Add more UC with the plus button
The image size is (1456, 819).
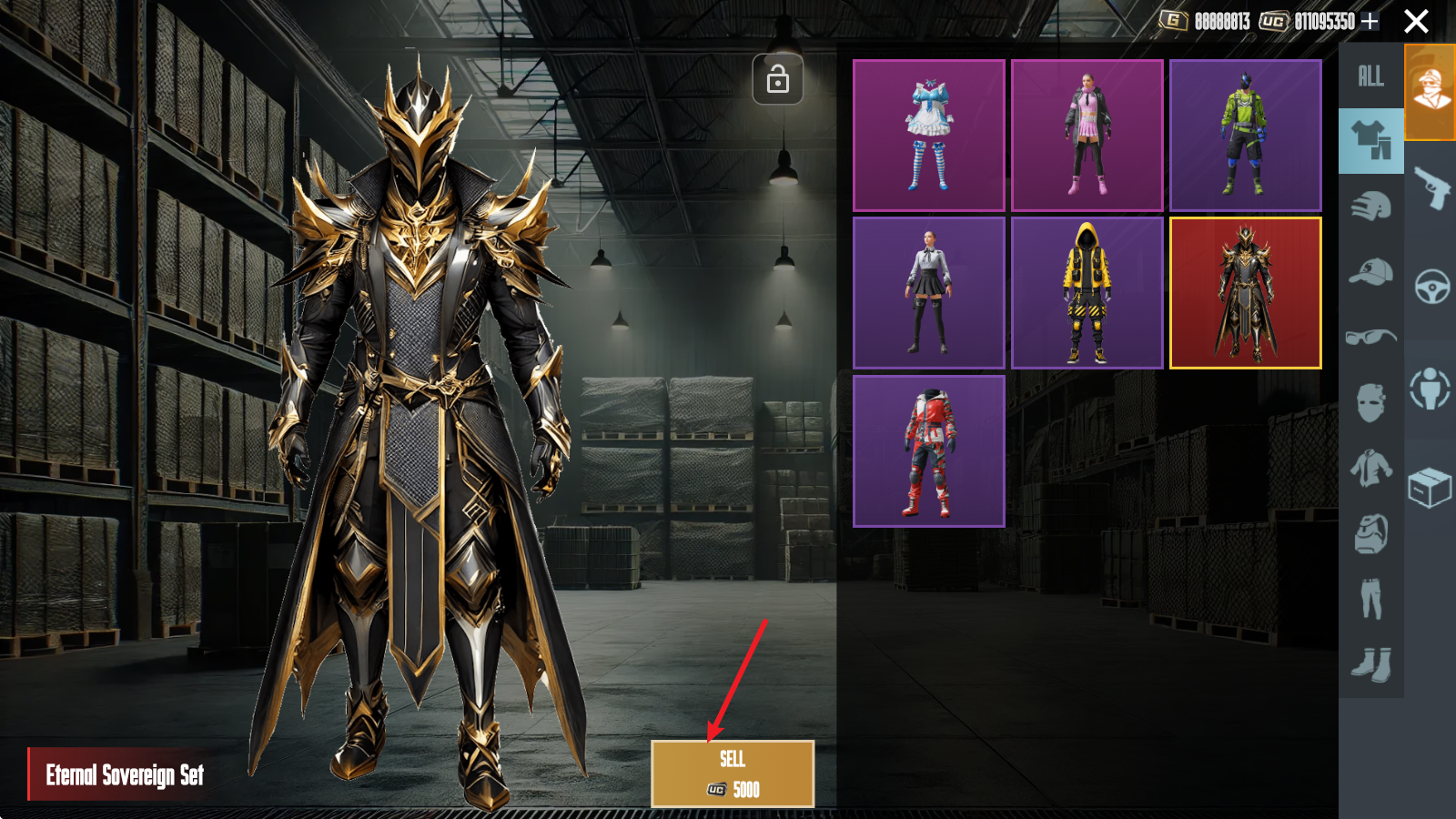pos(1370,21)
